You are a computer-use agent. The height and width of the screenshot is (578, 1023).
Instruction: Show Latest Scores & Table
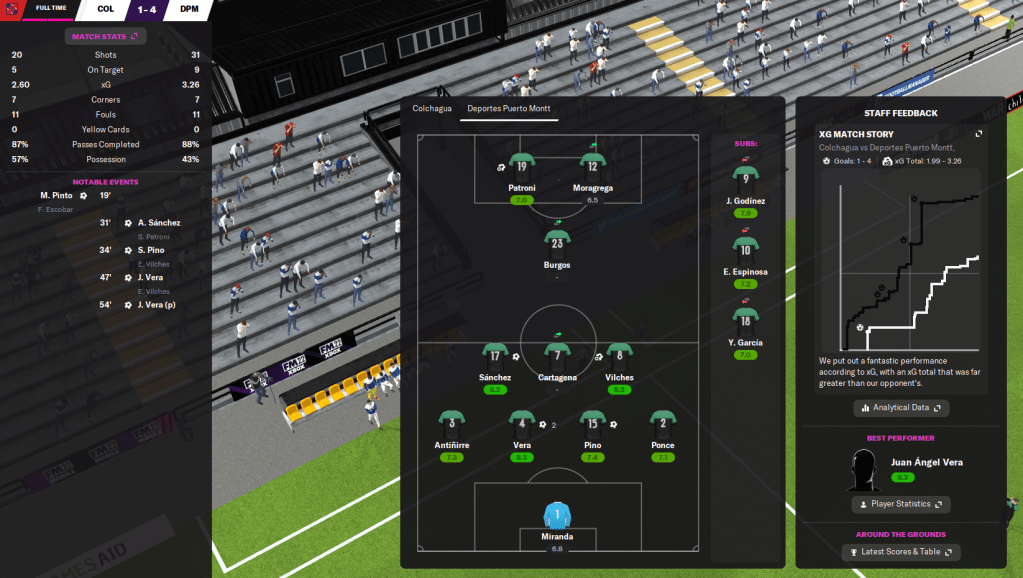click(x=900, y=552)
